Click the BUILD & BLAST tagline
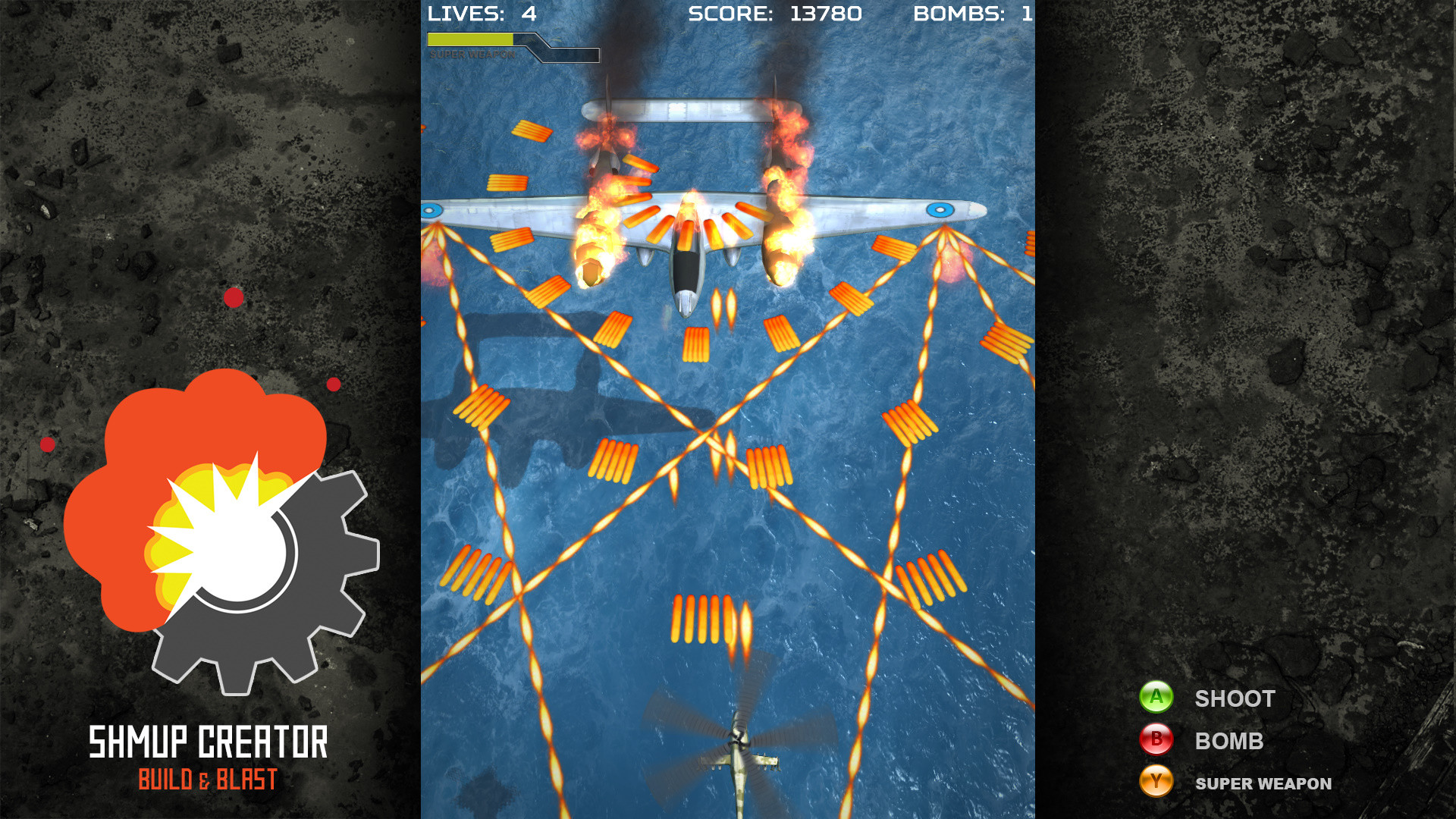The height and width of the screenshot is (819, 1456). (207, 777)
